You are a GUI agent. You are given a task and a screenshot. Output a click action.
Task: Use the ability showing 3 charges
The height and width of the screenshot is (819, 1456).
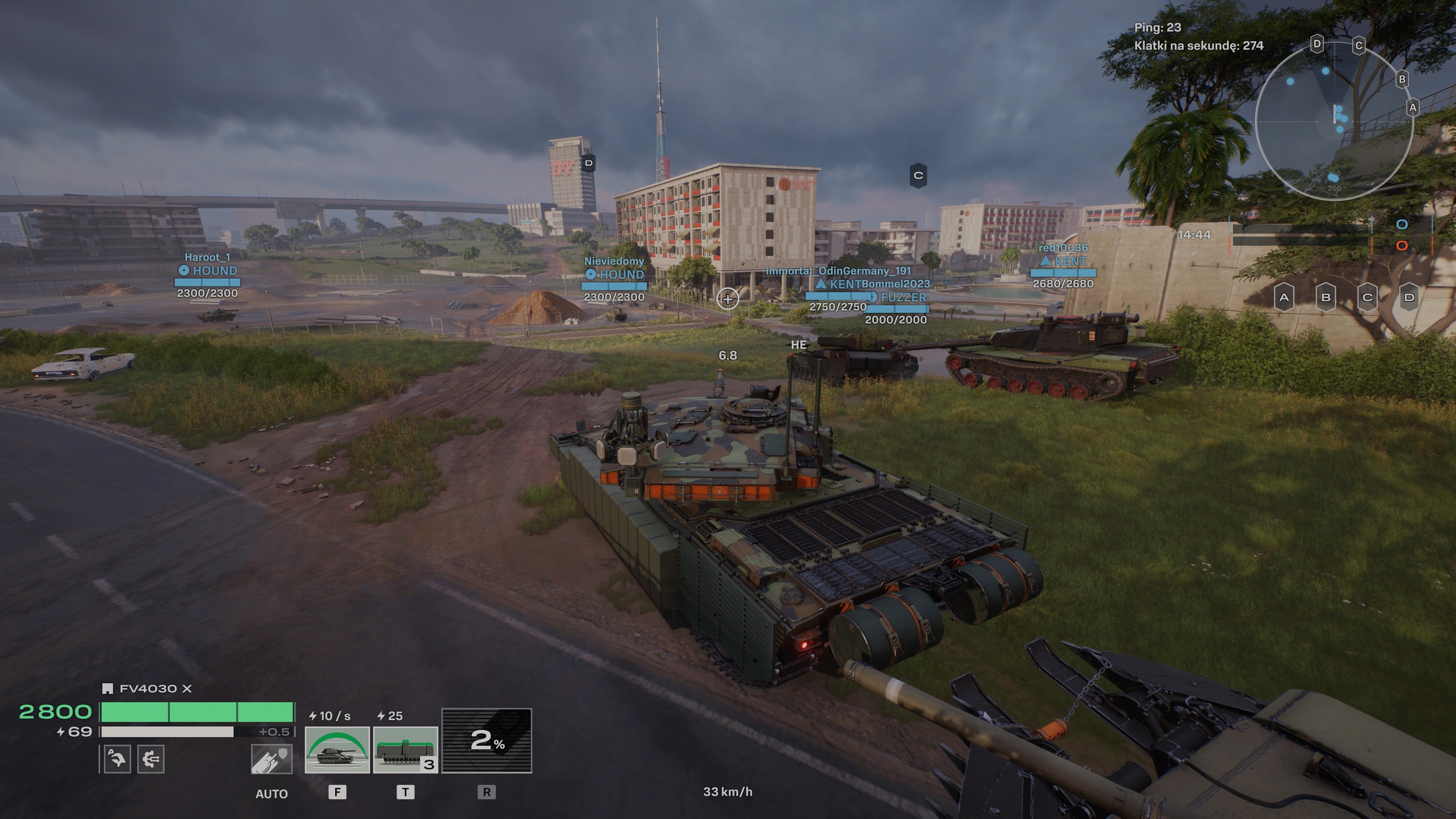coord(405,749)
